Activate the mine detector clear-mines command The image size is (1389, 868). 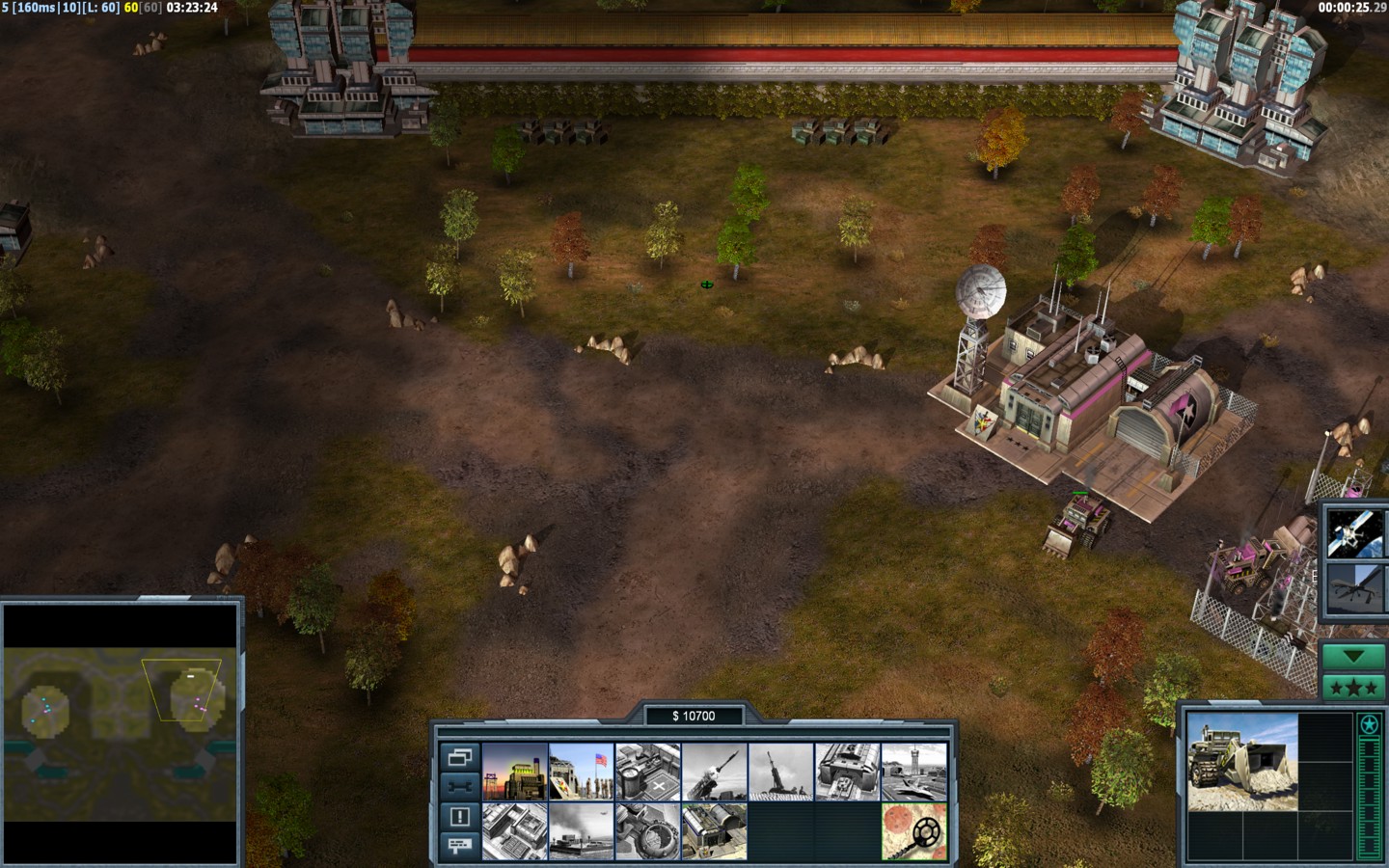913,831
